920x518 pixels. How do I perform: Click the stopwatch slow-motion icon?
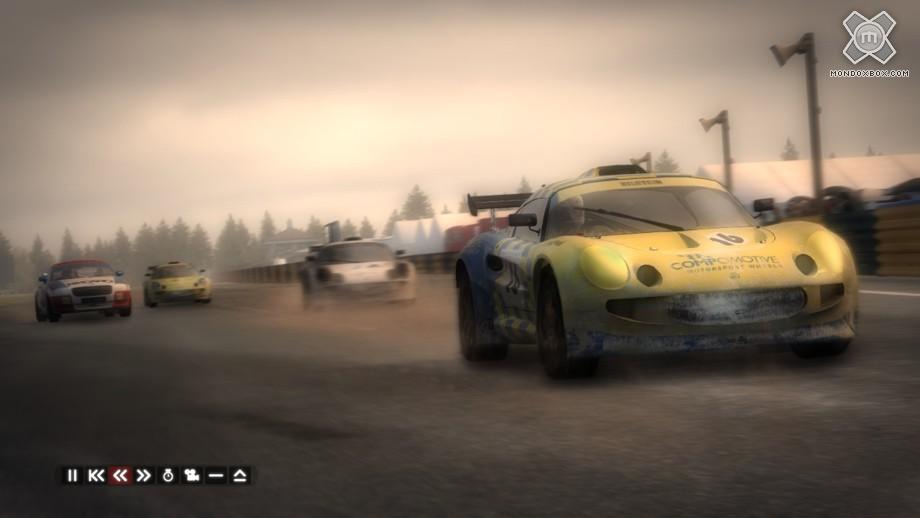pyautogui.click(x=168, y=475)
